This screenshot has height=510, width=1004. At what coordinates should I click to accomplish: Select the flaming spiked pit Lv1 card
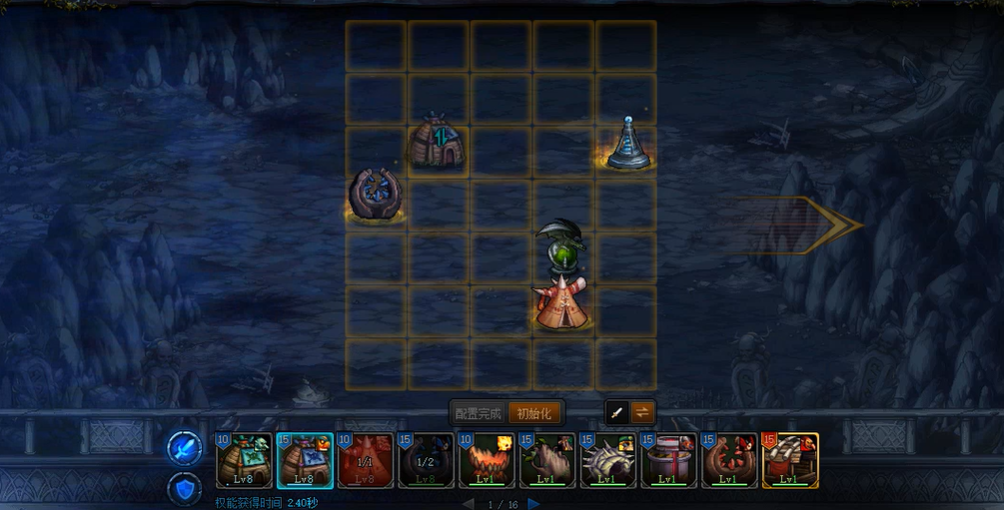click(x=487, y=460)
